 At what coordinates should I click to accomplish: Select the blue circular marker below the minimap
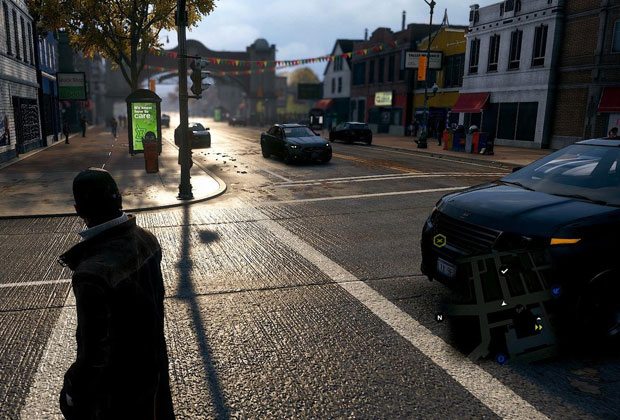coord(501,357)
